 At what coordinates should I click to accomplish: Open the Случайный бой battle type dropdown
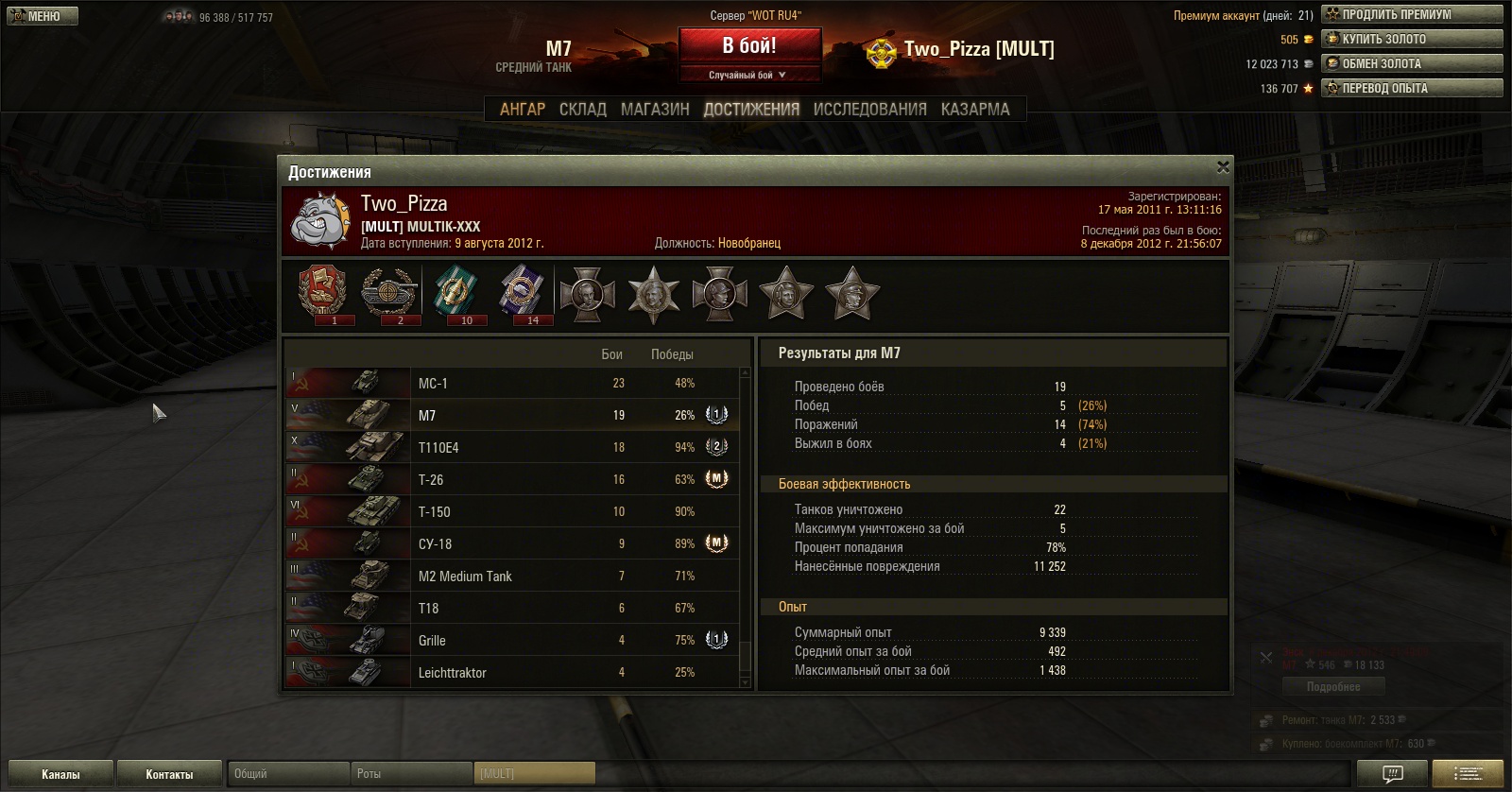click(x=748, y=75)
